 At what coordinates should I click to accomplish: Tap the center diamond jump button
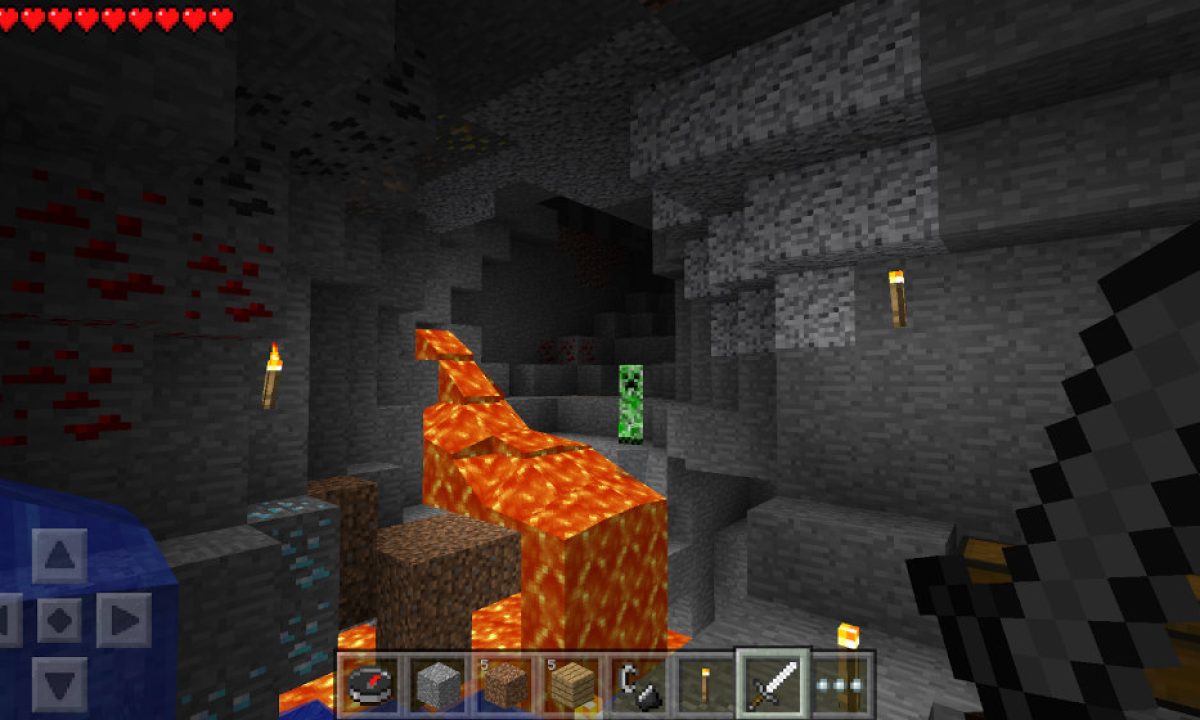[x=59, y=620]
